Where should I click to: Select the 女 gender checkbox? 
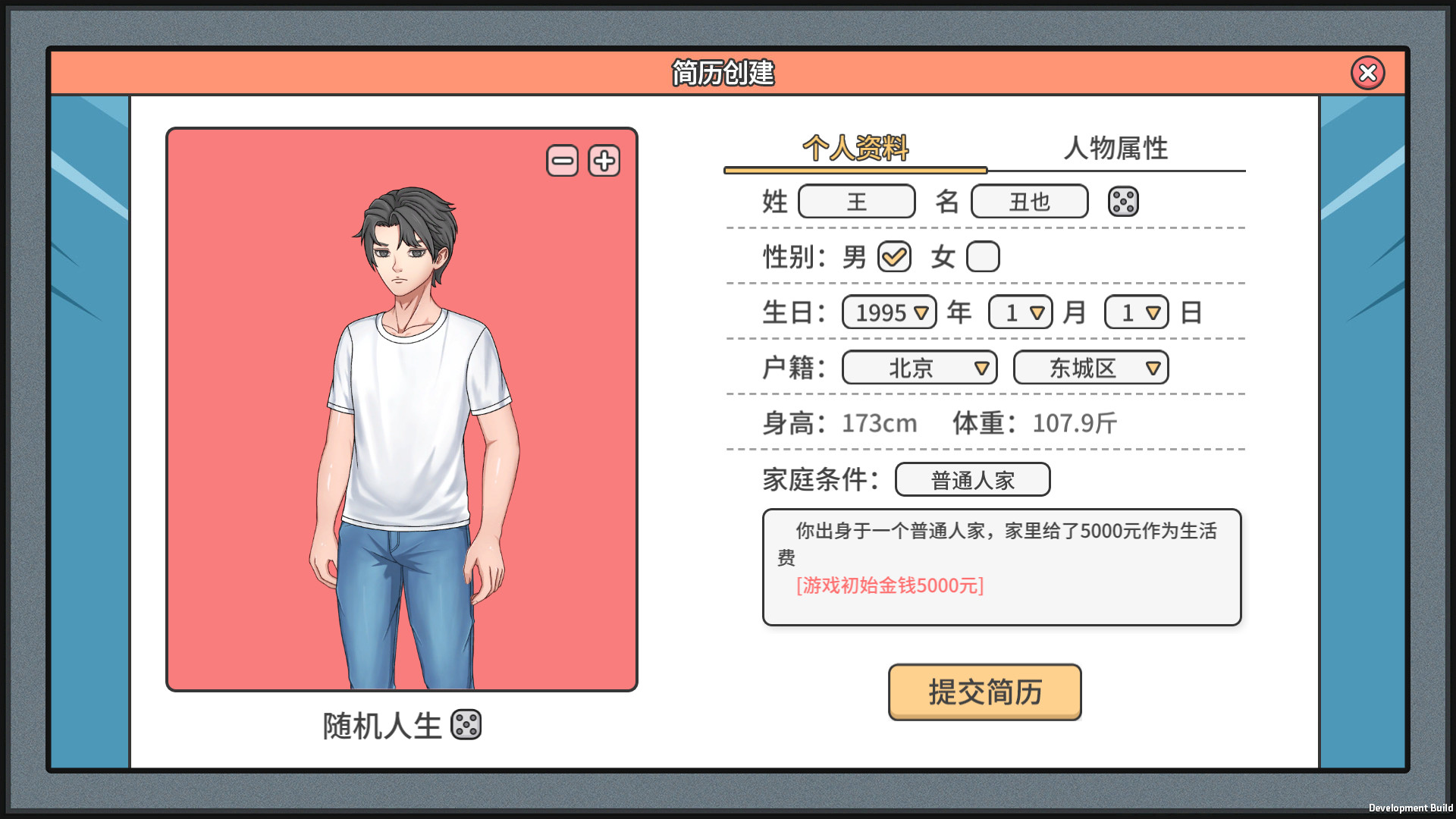pos(982,256)
